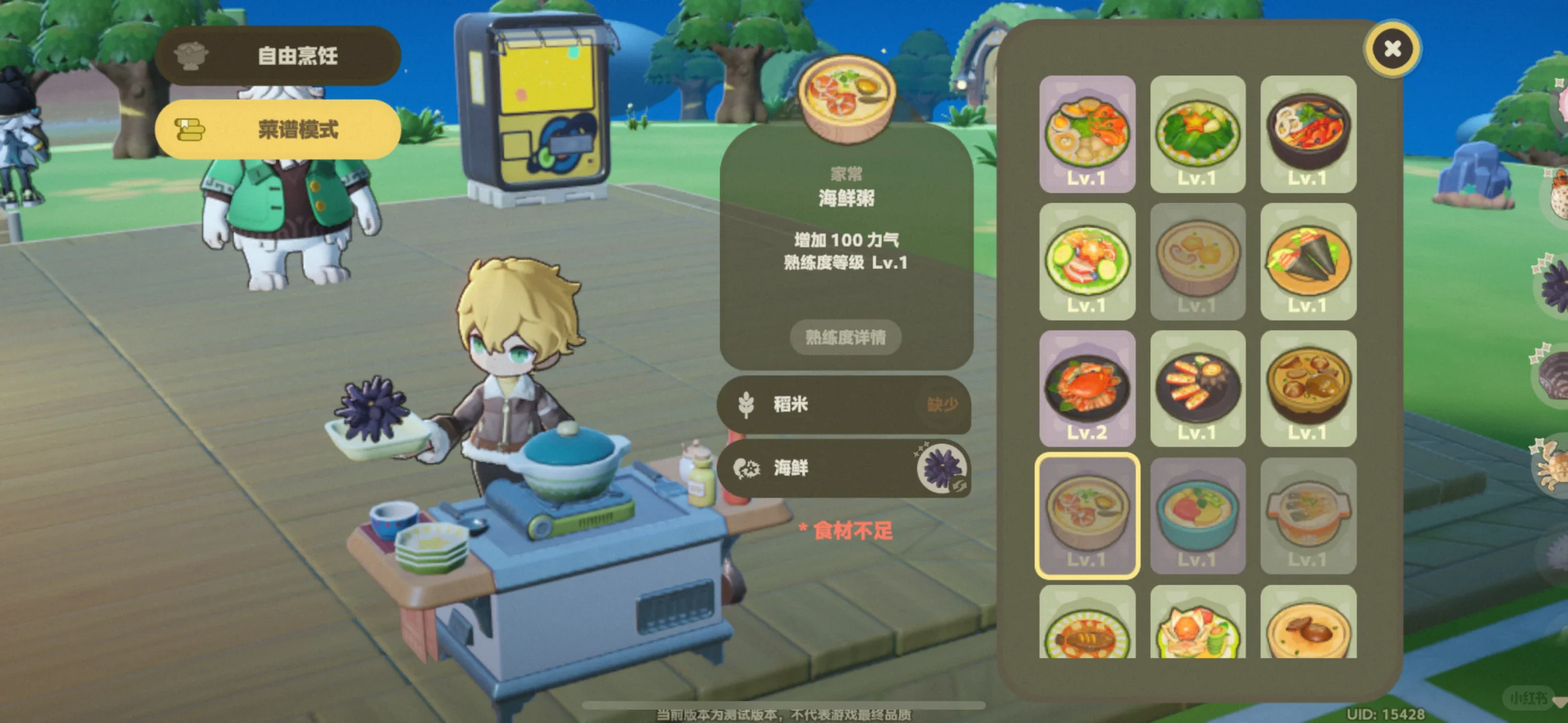Close the recipe selection panel
This screenshot has width=1568, height=723.
(x=1393, y=49)
